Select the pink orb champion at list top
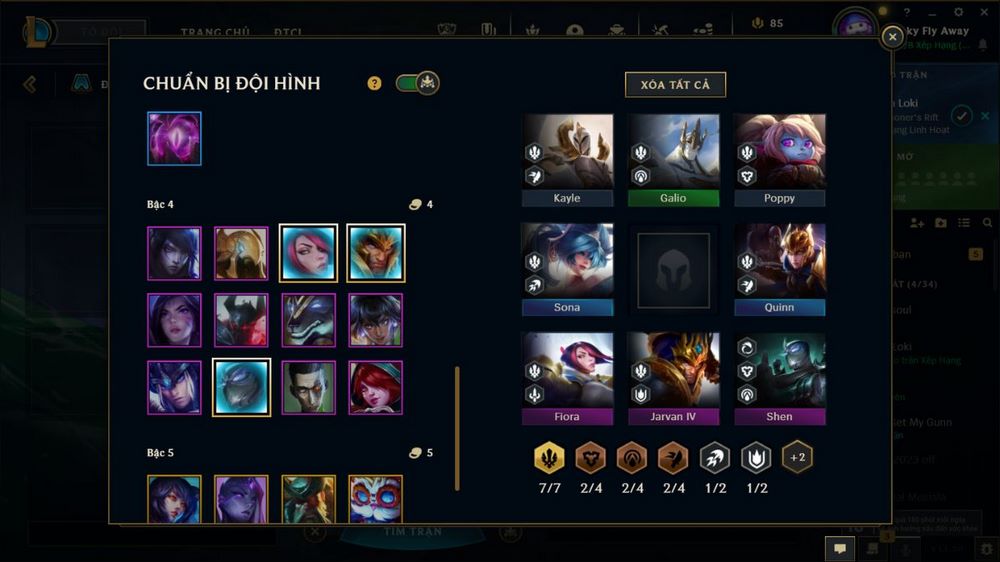This screenshot has height=562, width=1000. click(175, 138)
